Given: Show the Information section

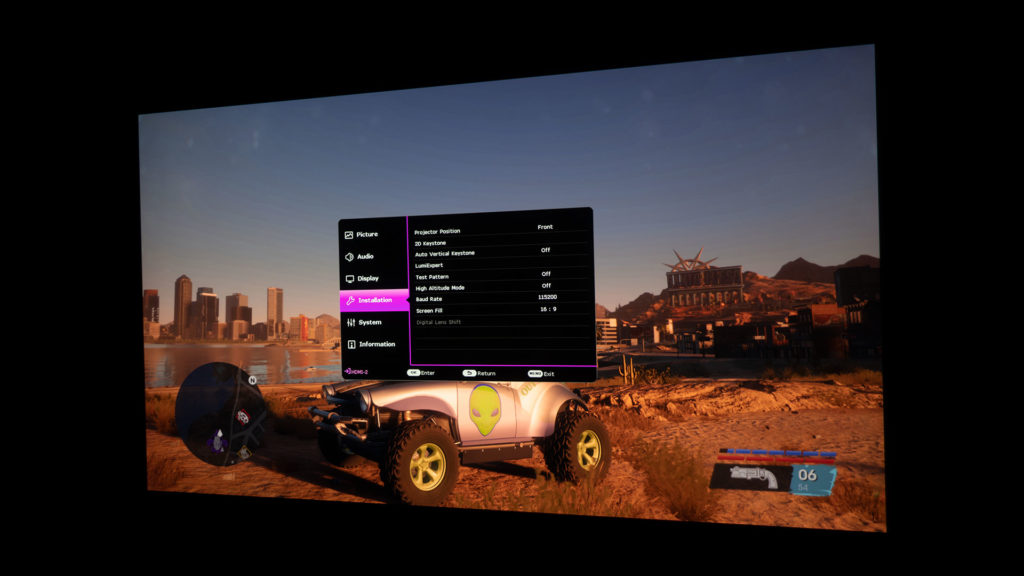Looking at the screenshot, I should [x=376, y=344].
